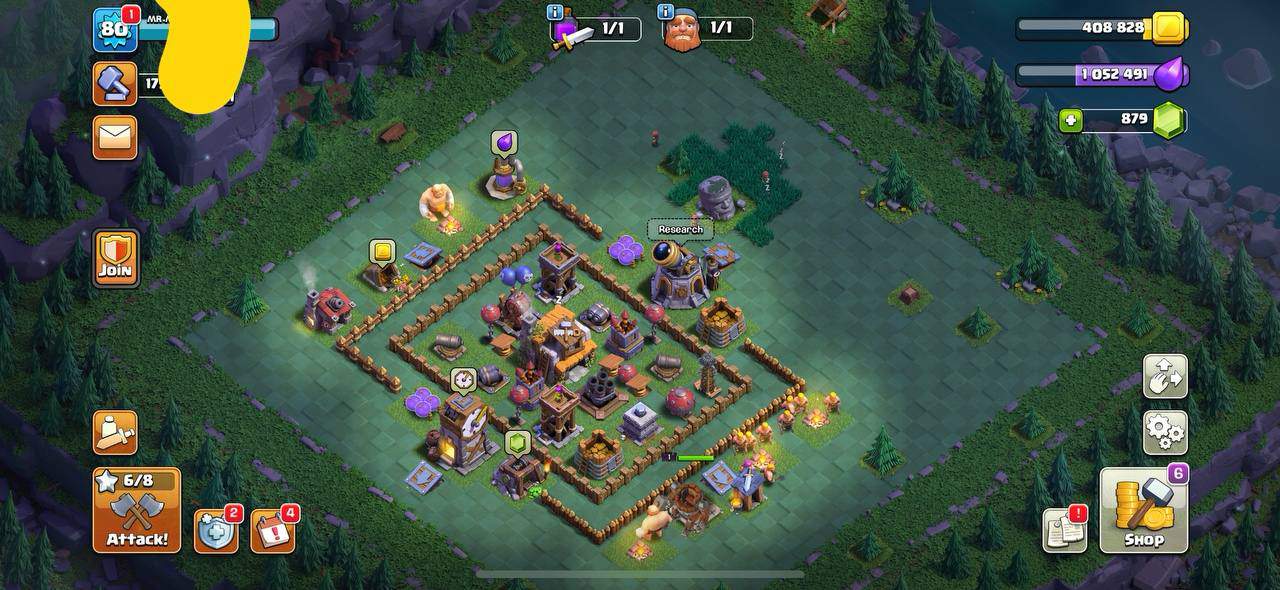Click the silver hammer icon

115,84
